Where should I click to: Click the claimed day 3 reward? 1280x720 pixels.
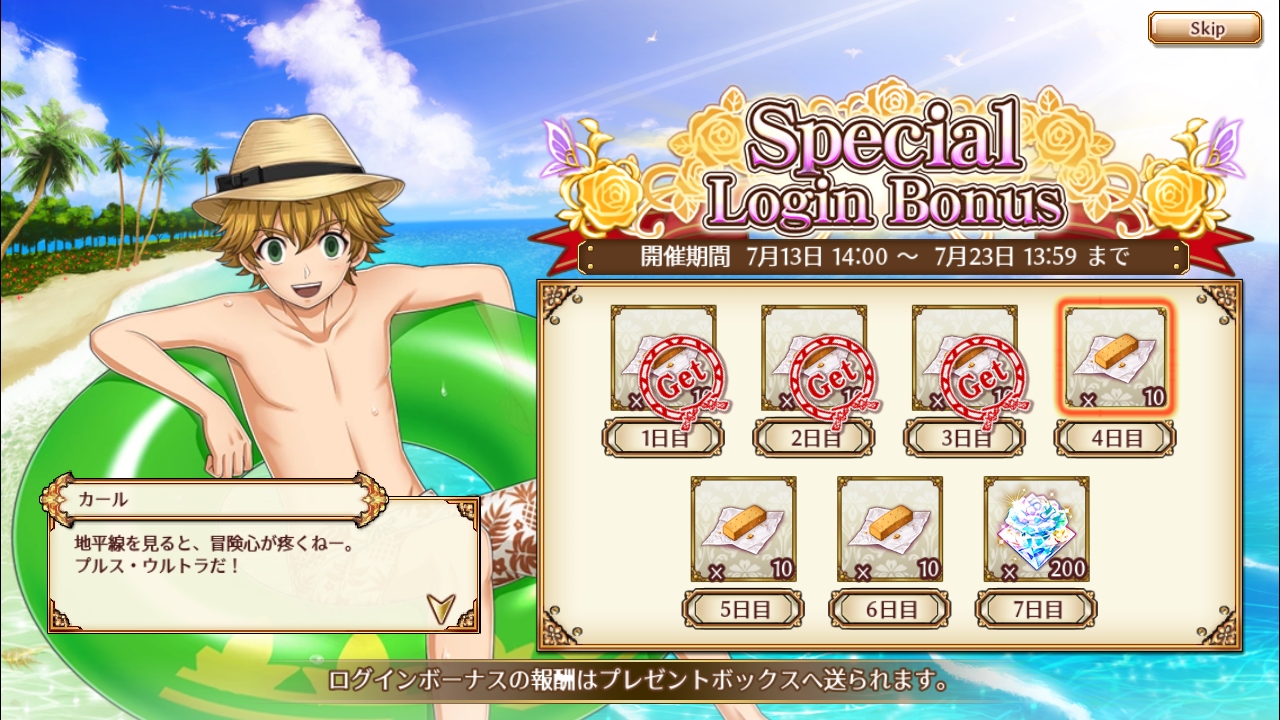pyautogui.click(x=964, y=359)
